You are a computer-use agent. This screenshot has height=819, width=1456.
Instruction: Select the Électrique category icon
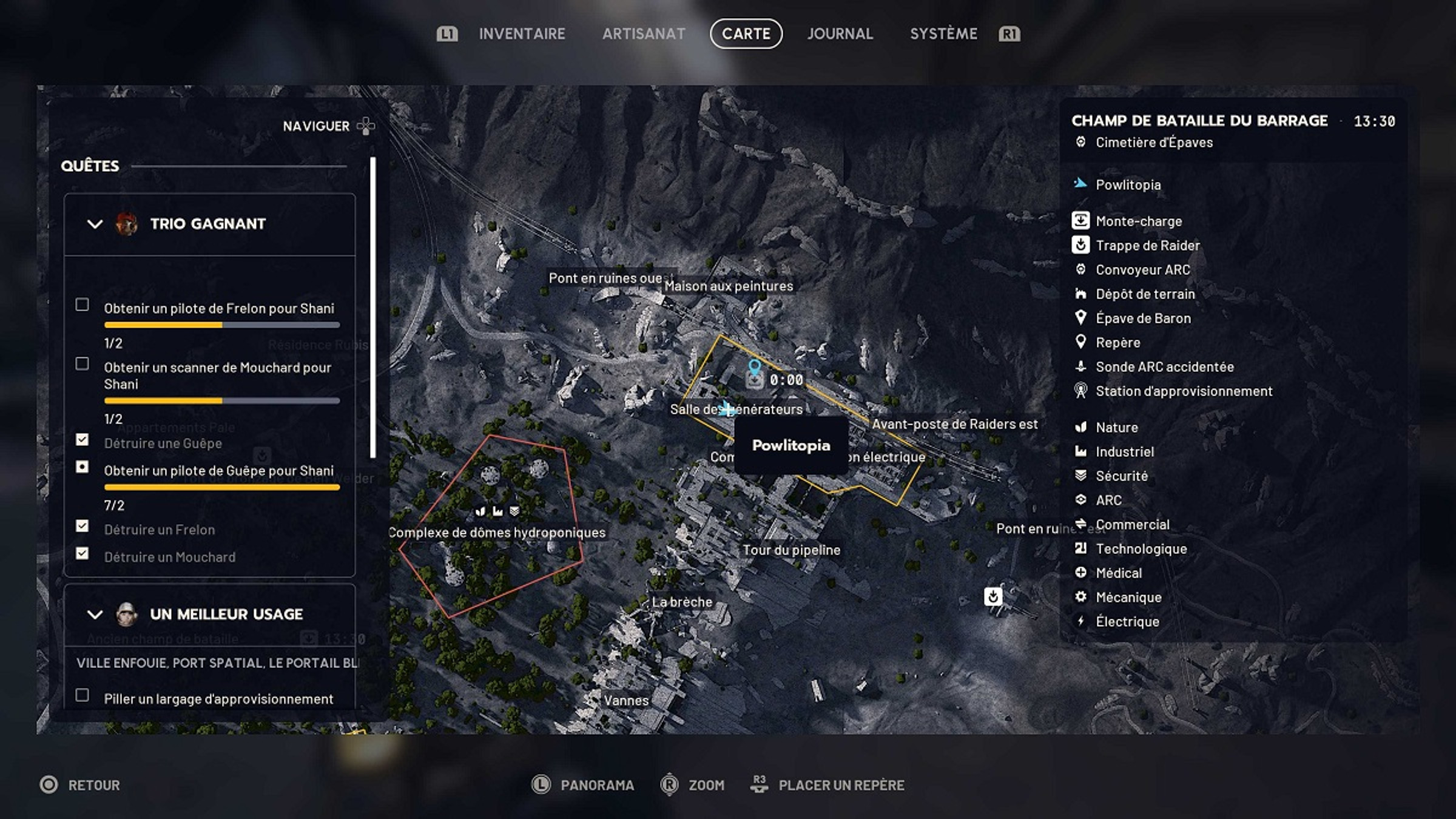[1082, 621]
